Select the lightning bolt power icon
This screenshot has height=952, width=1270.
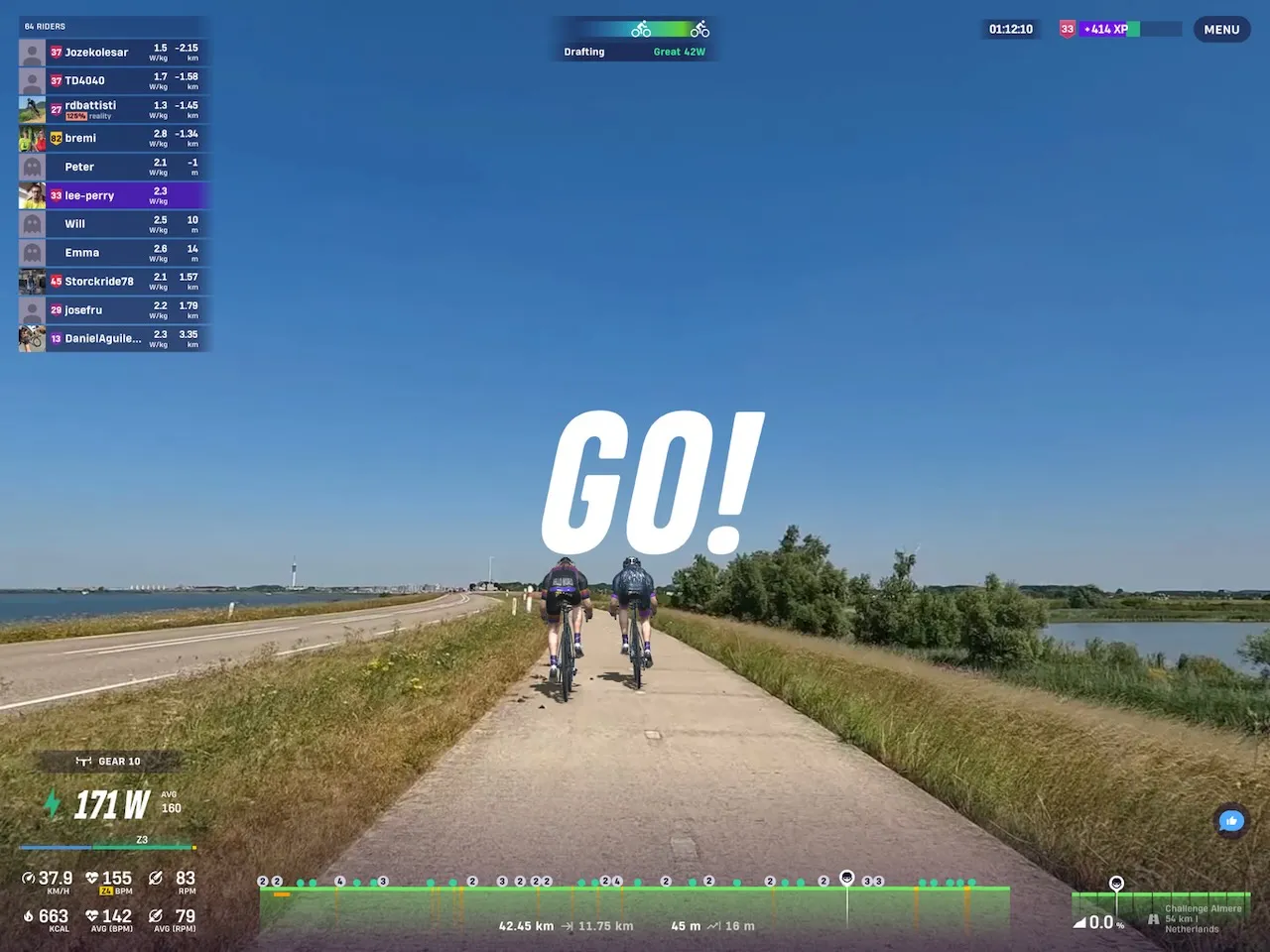click(x=53, y=805)
